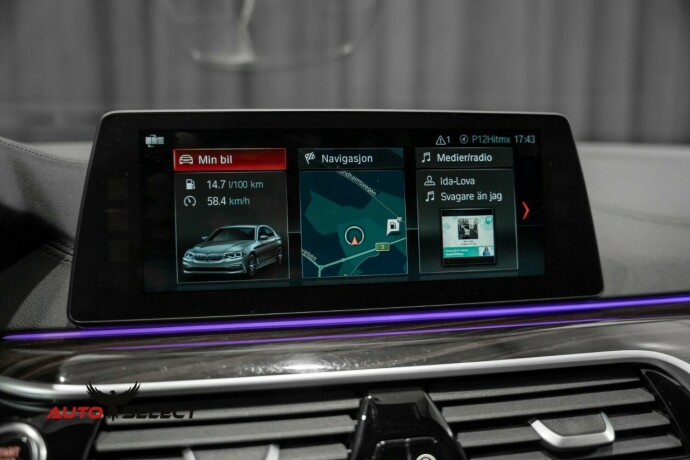This screenshot has height=460, width=690.
Task: Open the top-left screen layout icon
Action: coord(154,140)
